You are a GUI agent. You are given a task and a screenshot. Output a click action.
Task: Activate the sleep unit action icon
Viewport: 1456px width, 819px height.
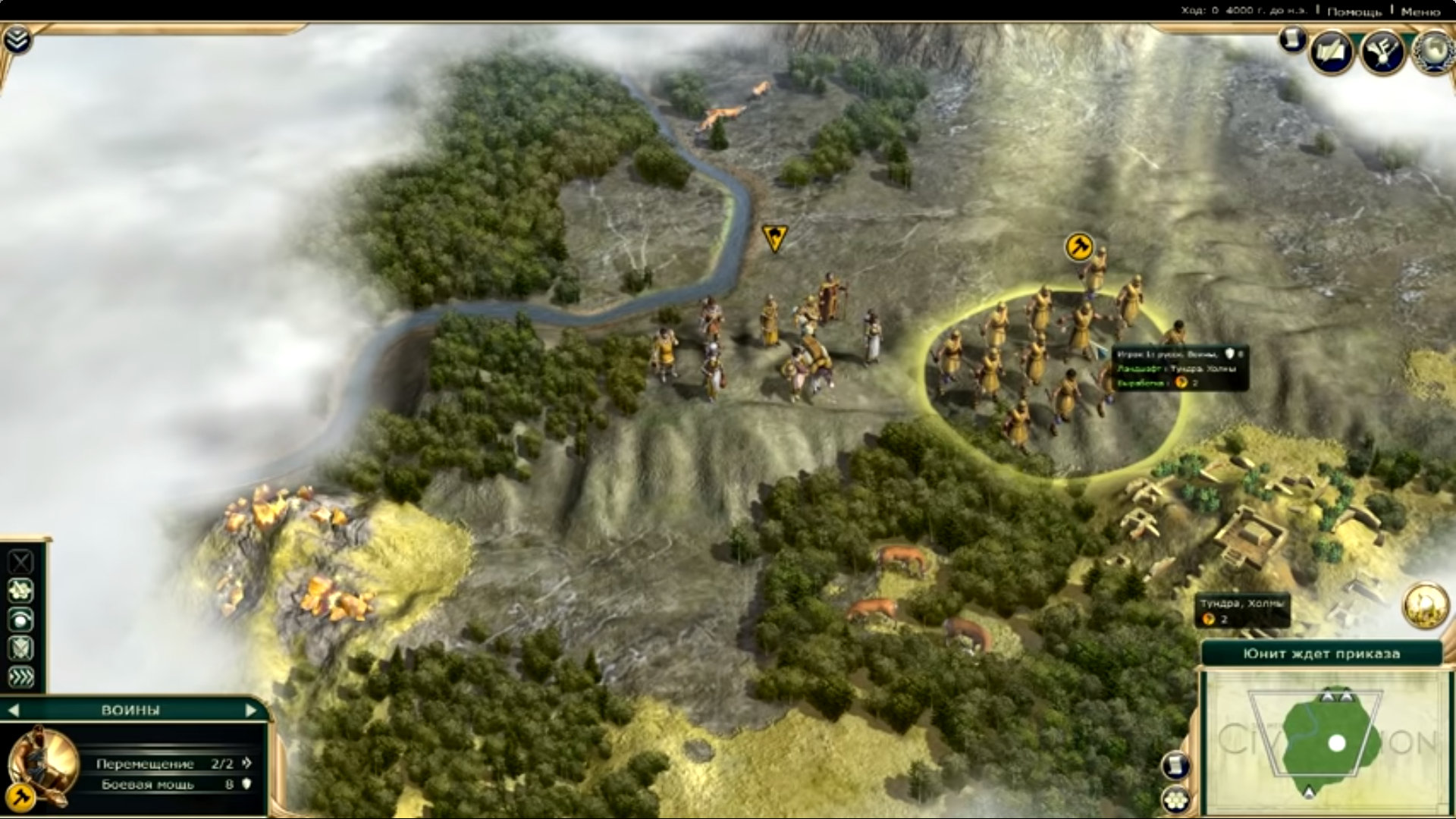click(x=20, y=619)
